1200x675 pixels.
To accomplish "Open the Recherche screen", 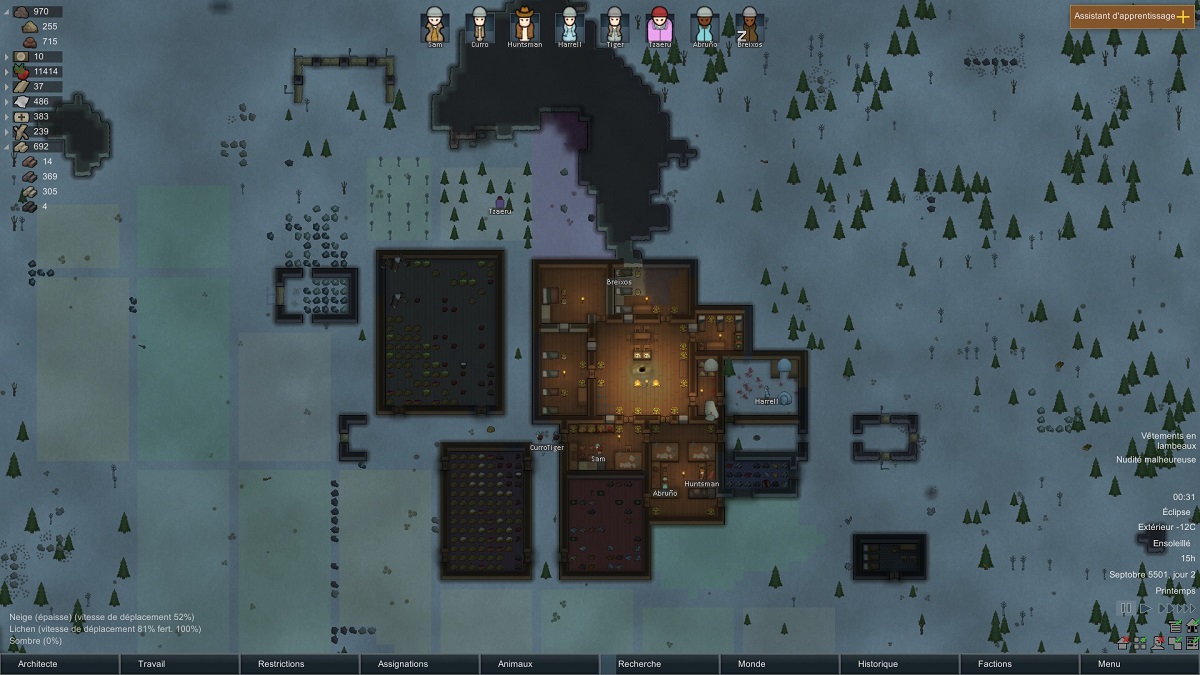I will (x=660, y=664).
